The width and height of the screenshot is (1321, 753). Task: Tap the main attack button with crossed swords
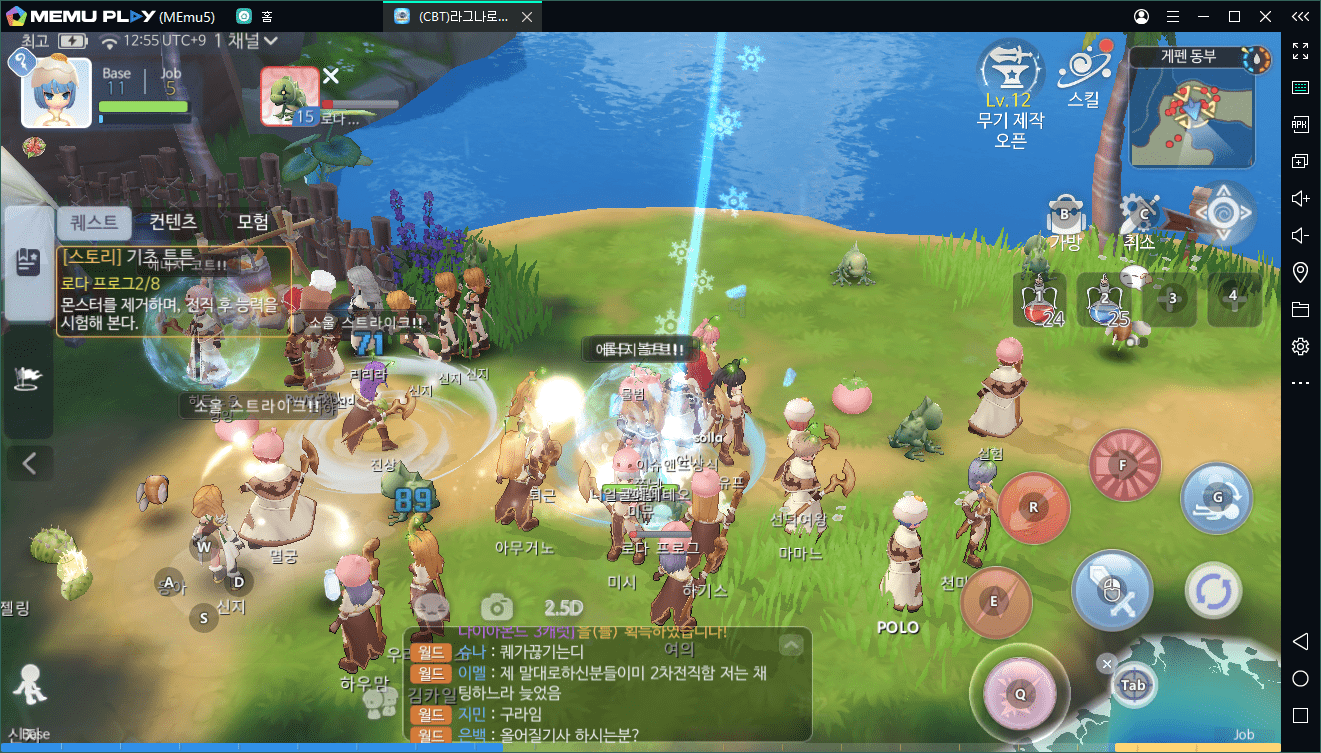point(1111,590)
